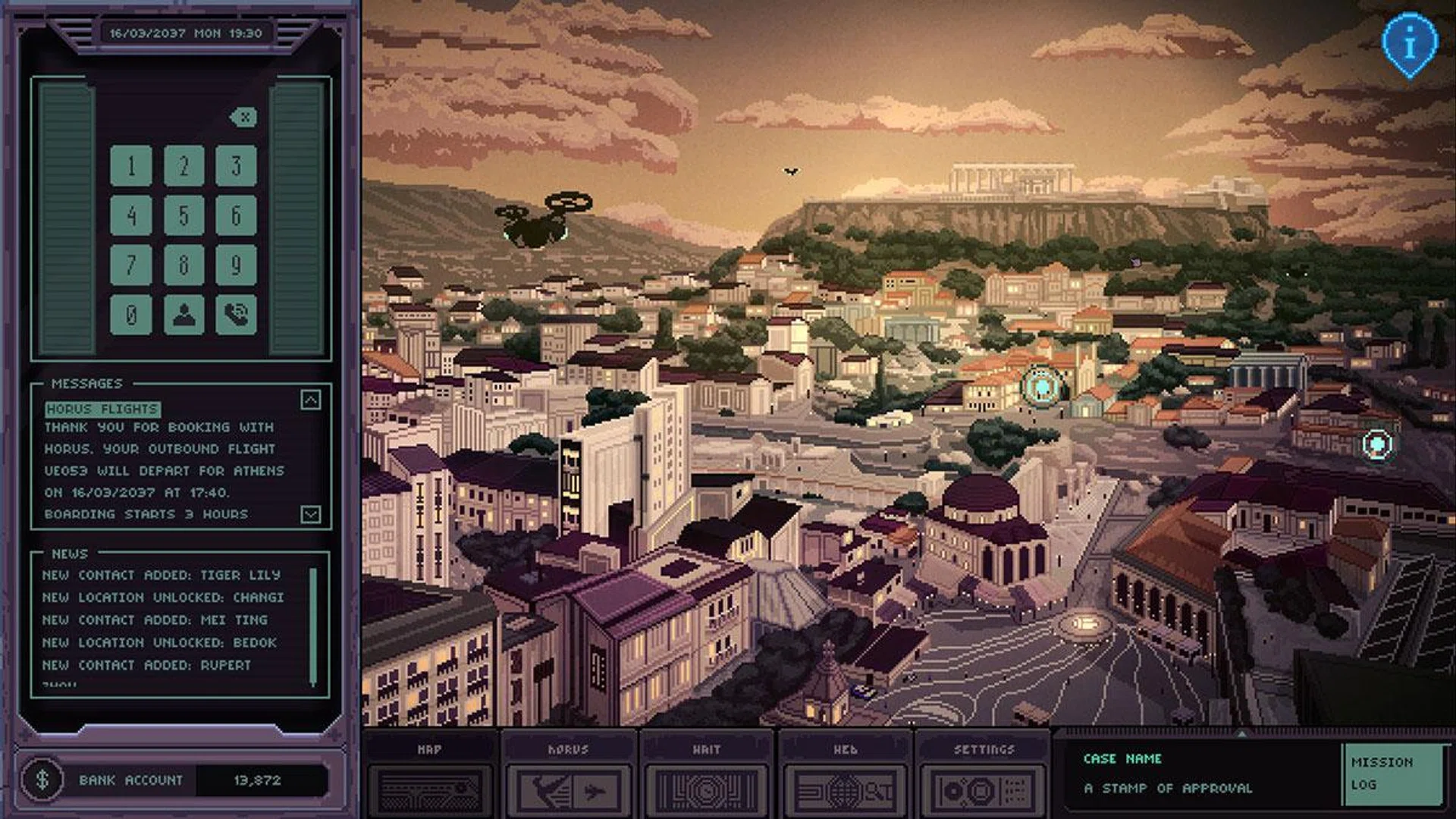Viewport: 1456px width, 819px height.
Task: Open the contacts list icon
Action: coord(184,314)
